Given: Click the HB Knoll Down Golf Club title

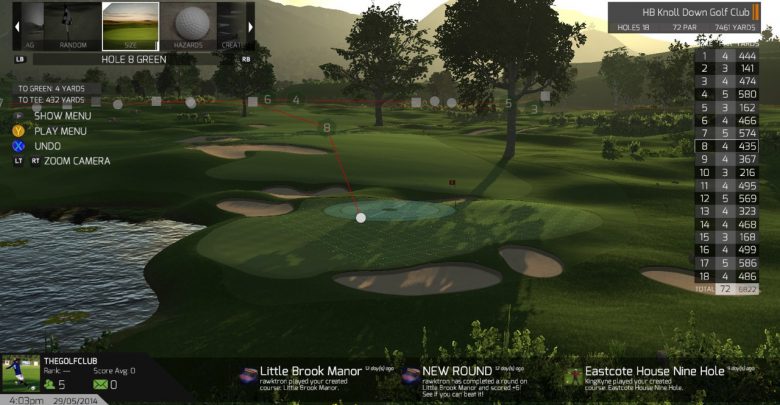Looking at the screenshot, I should (698, 12).
